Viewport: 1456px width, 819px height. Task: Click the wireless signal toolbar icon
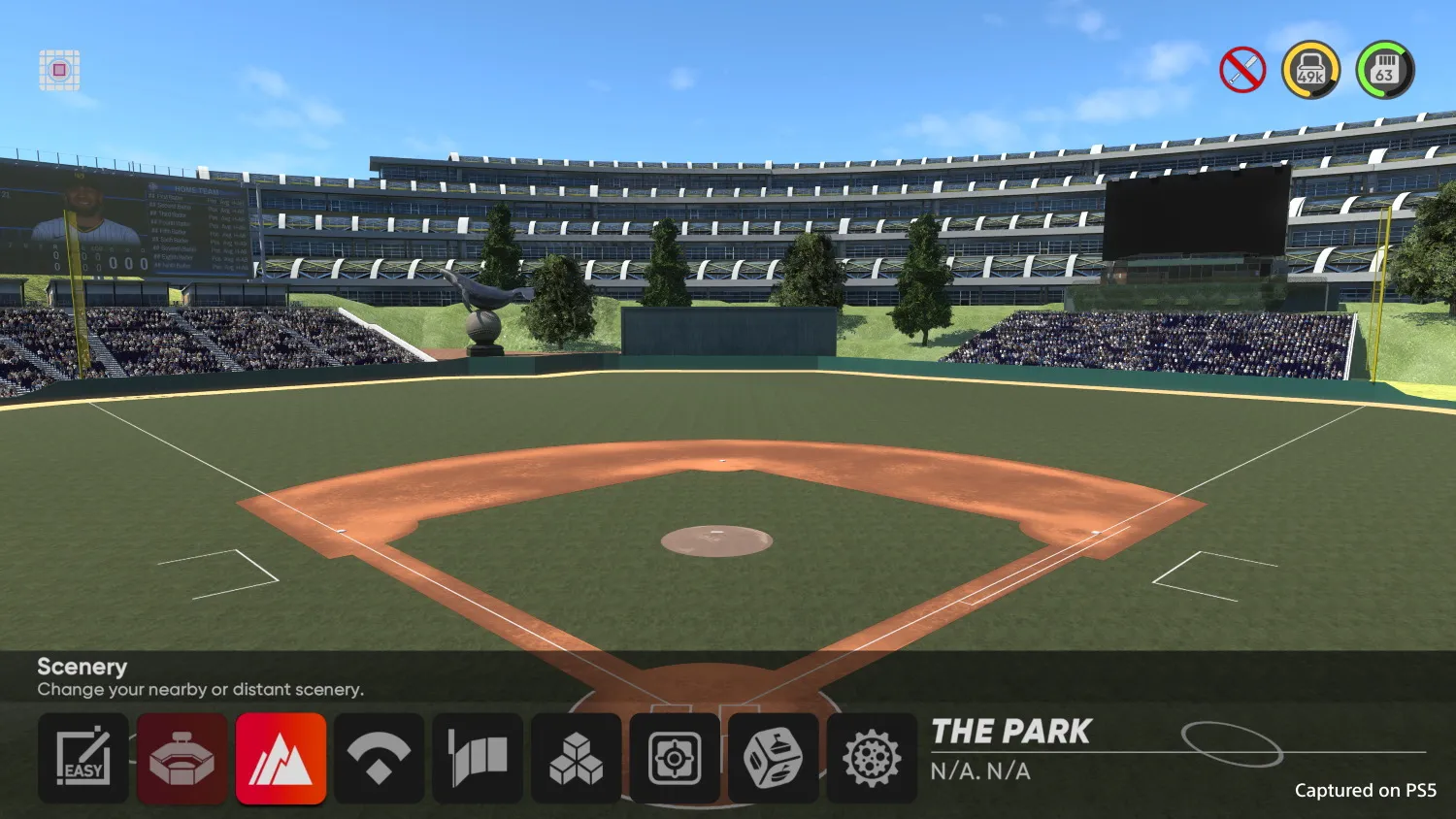pyautogui.click(x=380, y=758)
